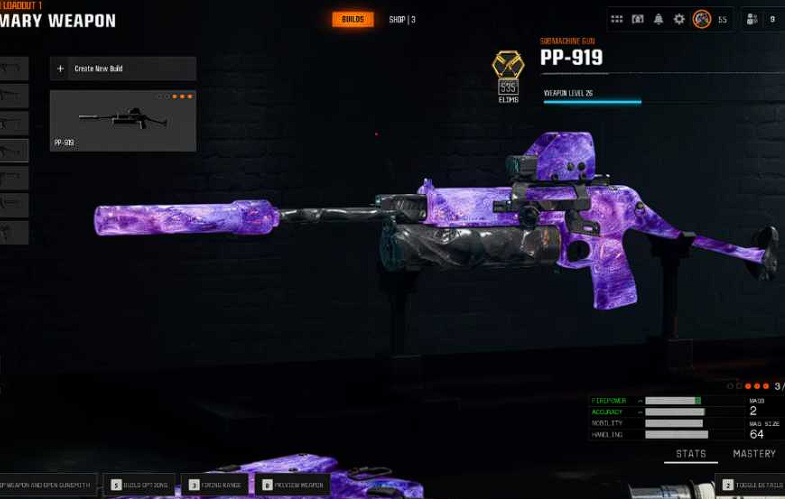785x499 pixels.
Task: Open settings with the gear icon
Action: click(679, 19)
